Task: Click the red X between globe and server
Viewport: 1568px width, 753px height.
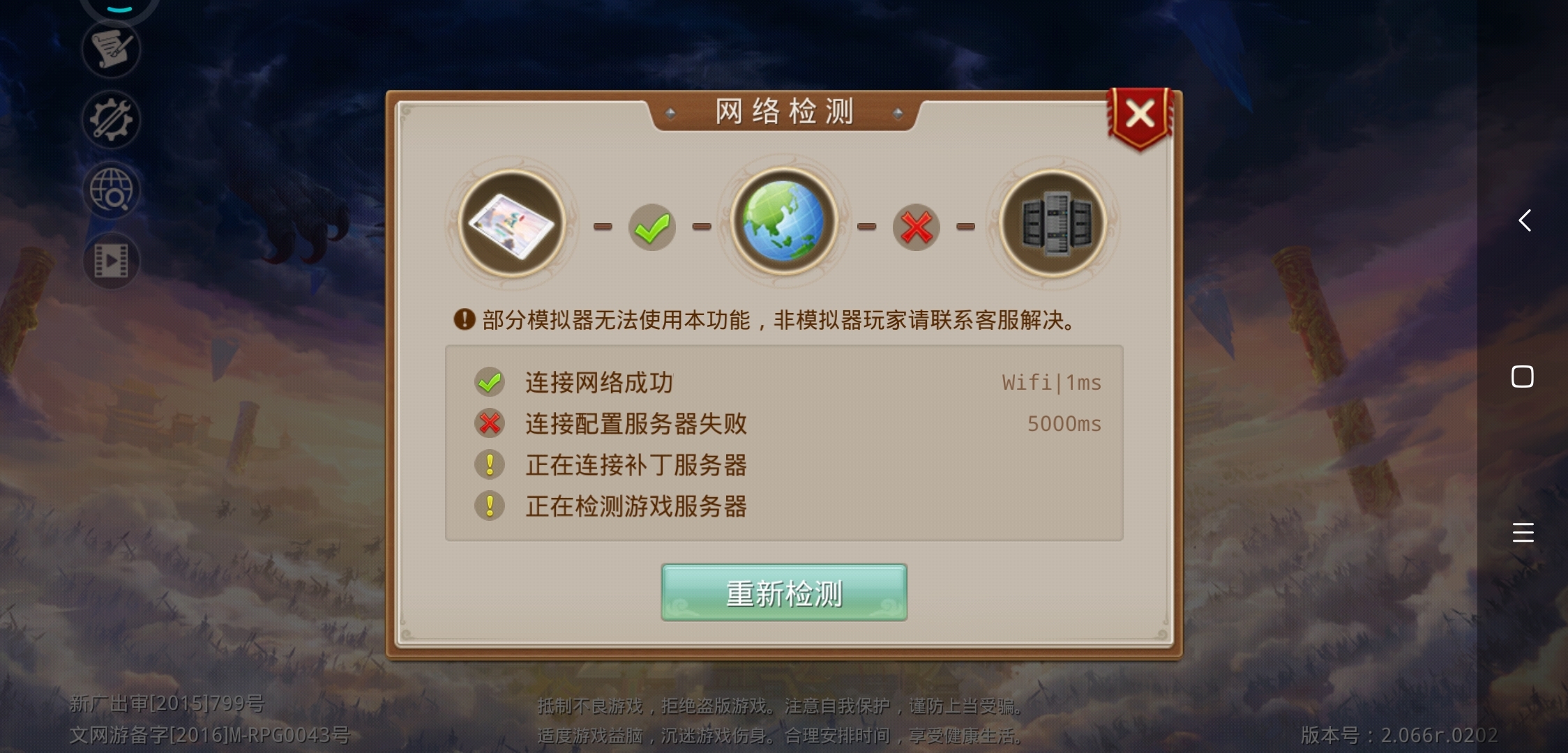Action: pos(917,226)
